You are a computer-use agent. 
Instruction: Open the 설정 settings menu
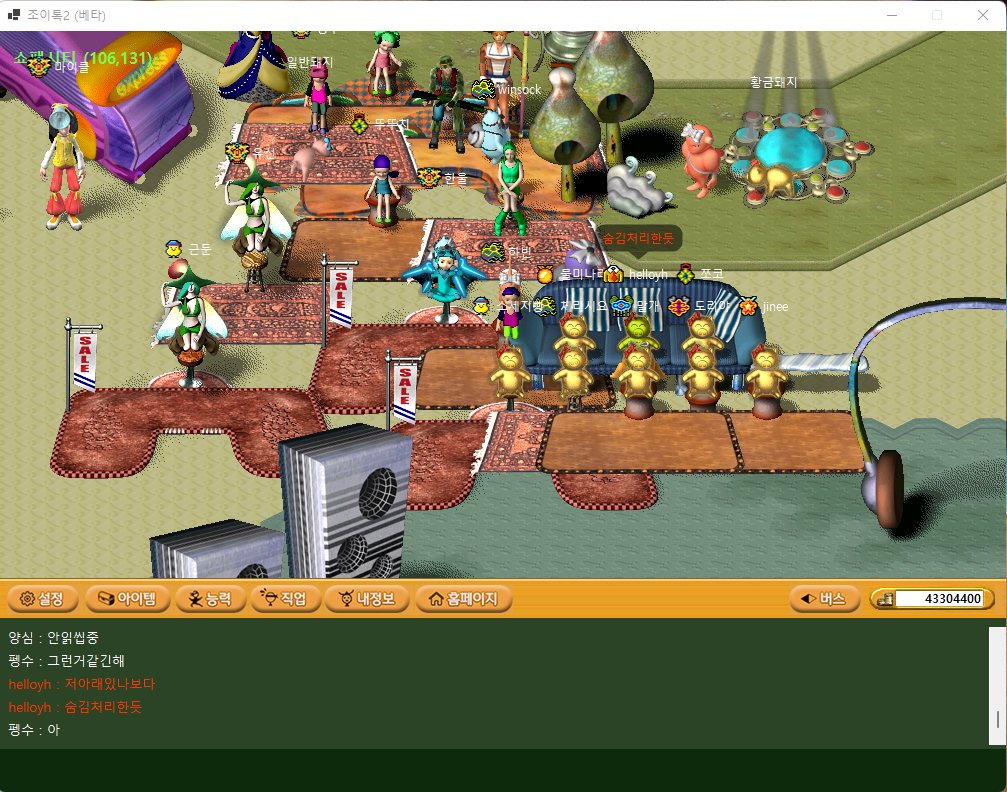pos(42,599)
